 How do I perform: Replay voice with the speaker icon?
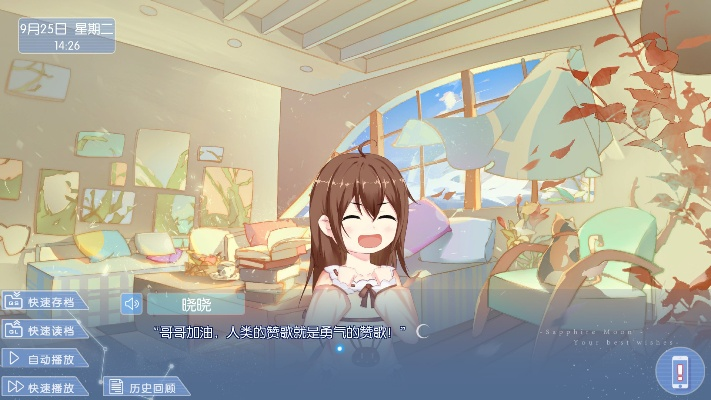point(131,304)
